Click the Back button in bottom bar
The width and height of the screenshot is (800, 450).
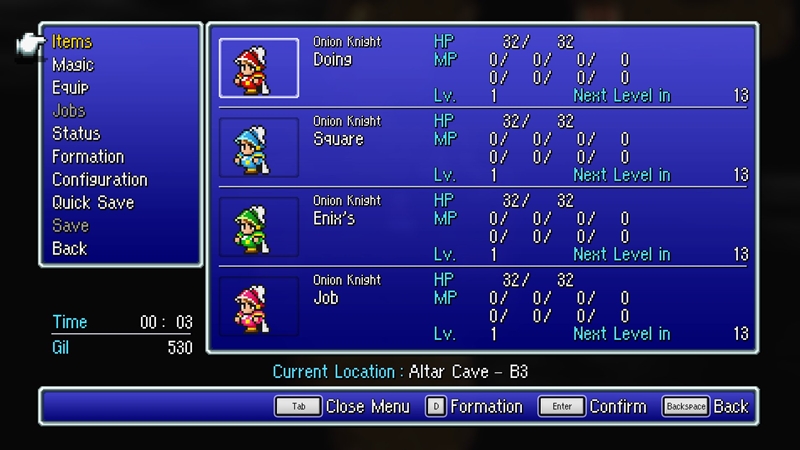coord(705,407)
